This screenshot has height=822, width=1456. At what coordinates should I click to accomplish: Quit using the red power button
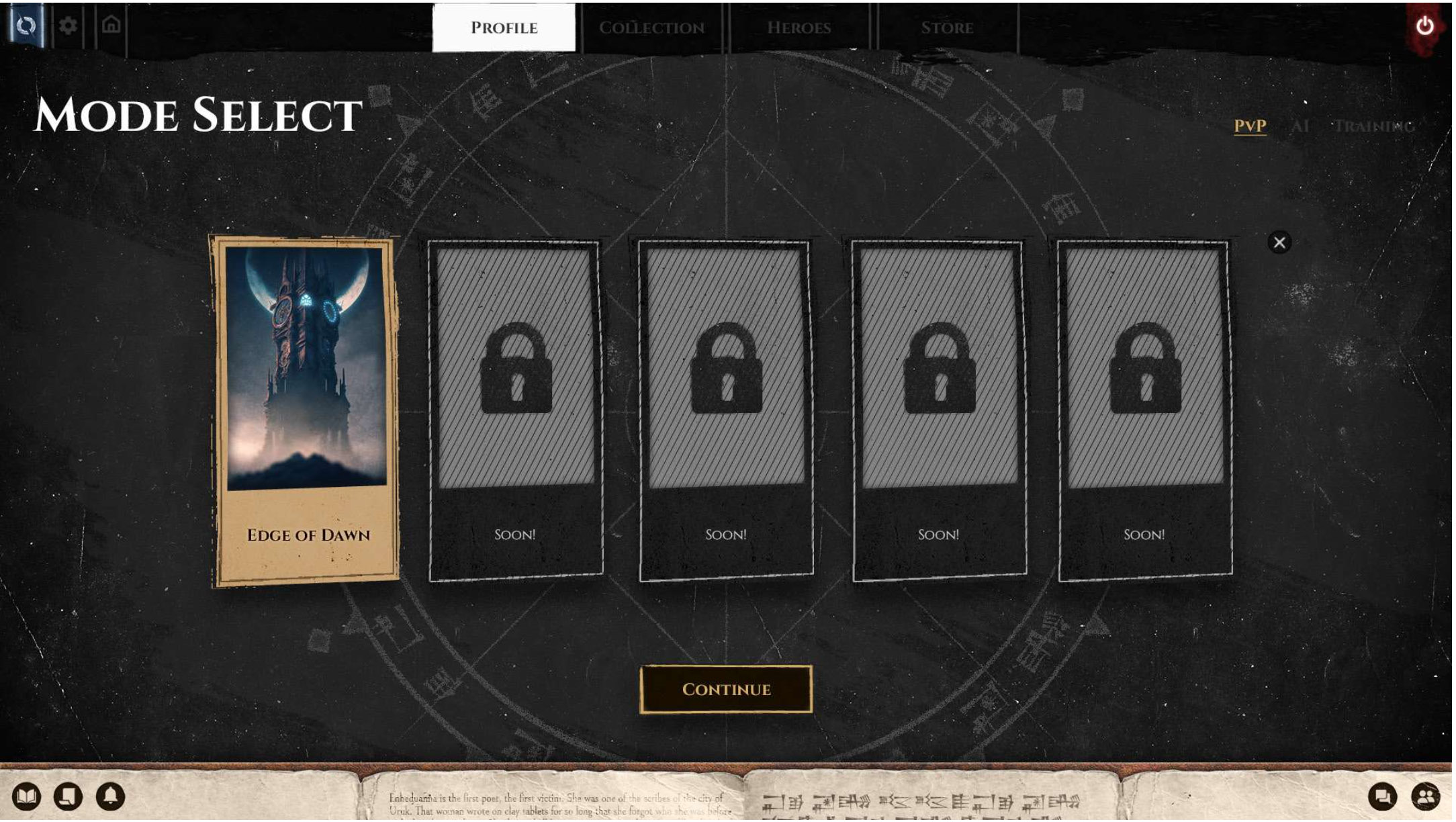point(1424,26)
